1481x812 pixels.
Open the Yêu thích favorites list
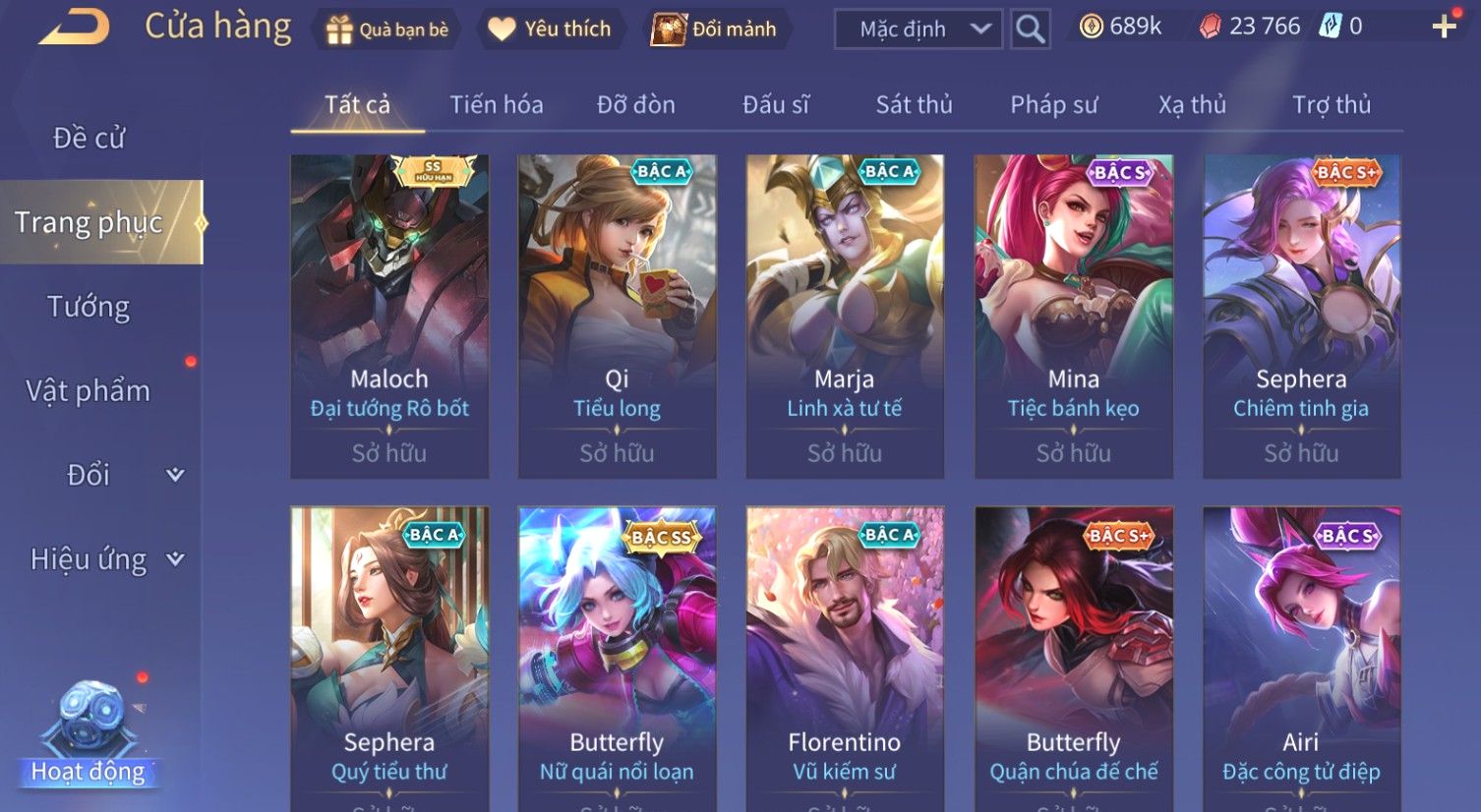pyautogui.click(x=551, y=29)
